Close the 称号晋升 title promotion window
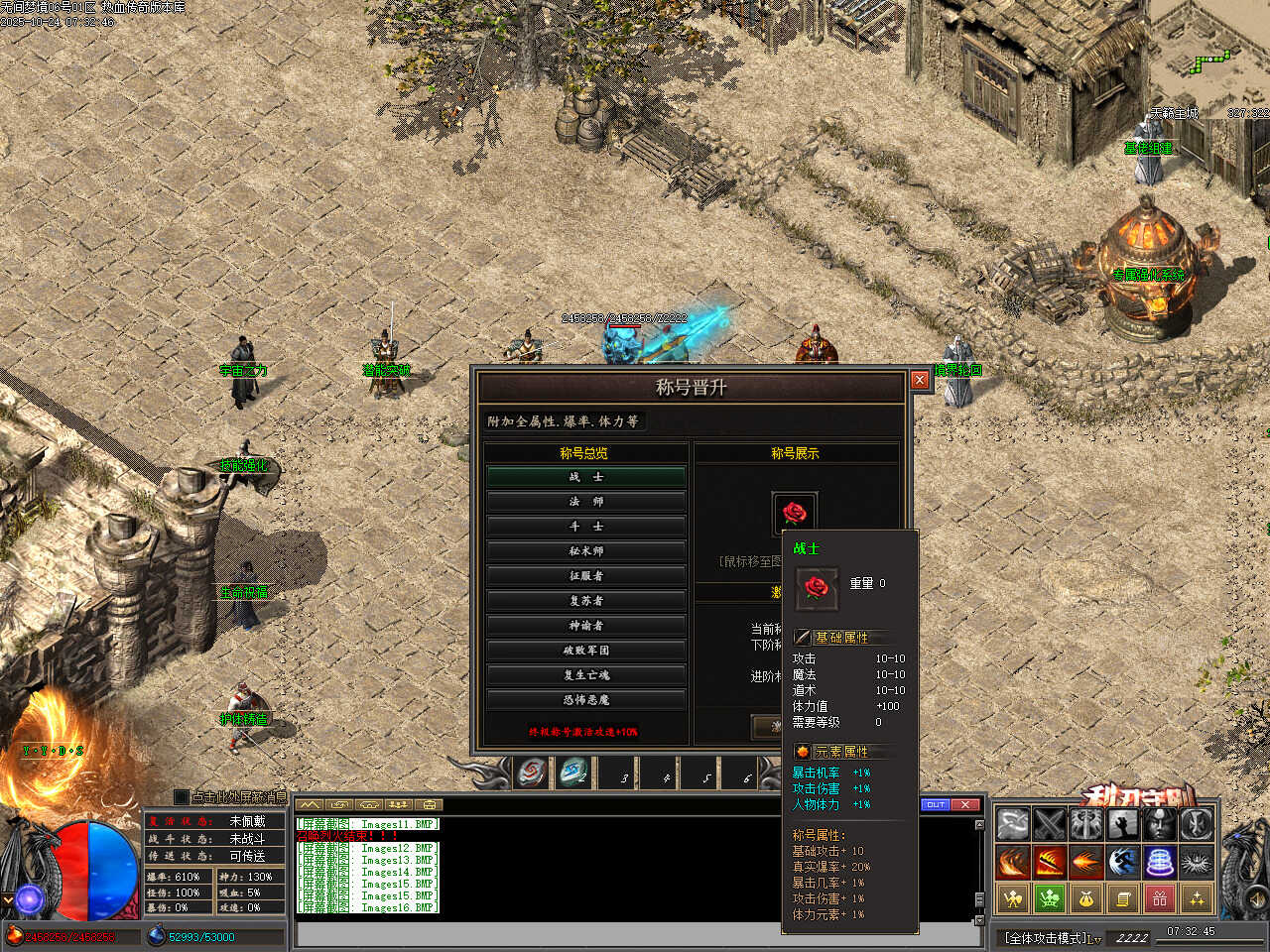The height and width of the screenshot is (952, 1270). tap(920, 380)
